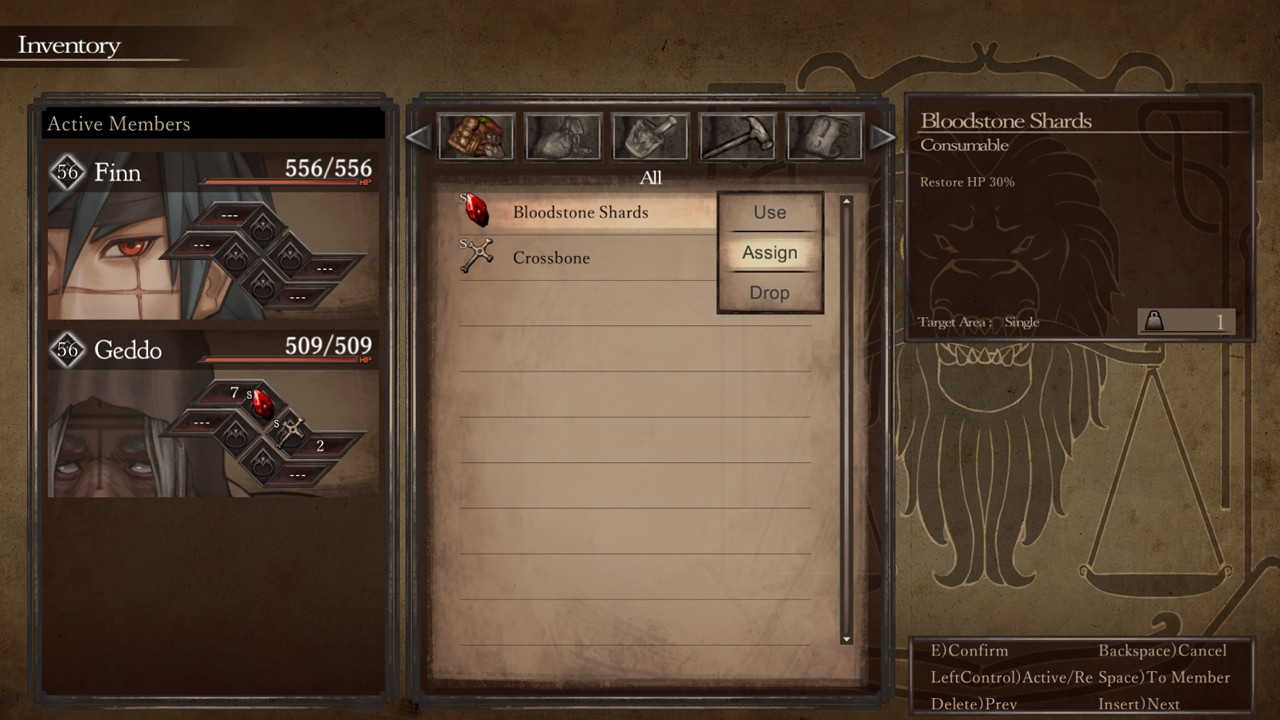Viewport: 1280px width, 720px height.
Task: Open the hammer category tab
Action: [738, 137]
